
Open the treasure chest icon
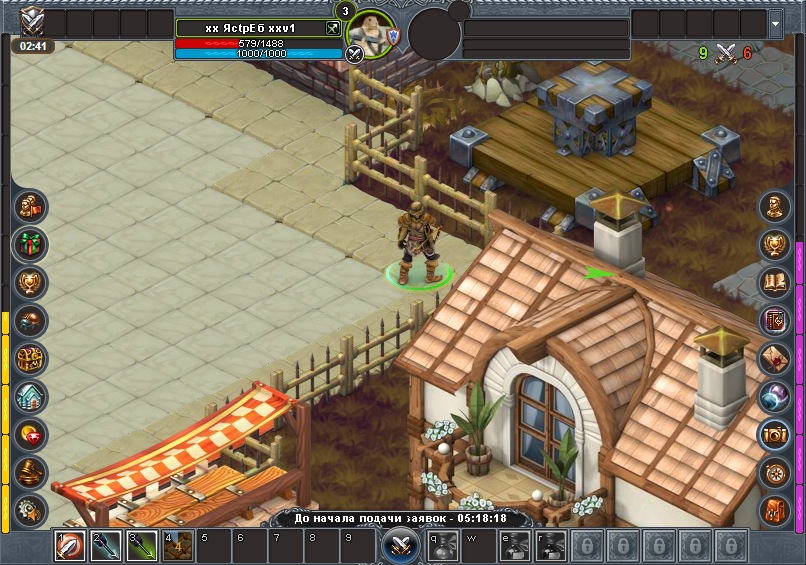[x=30, y=358]
